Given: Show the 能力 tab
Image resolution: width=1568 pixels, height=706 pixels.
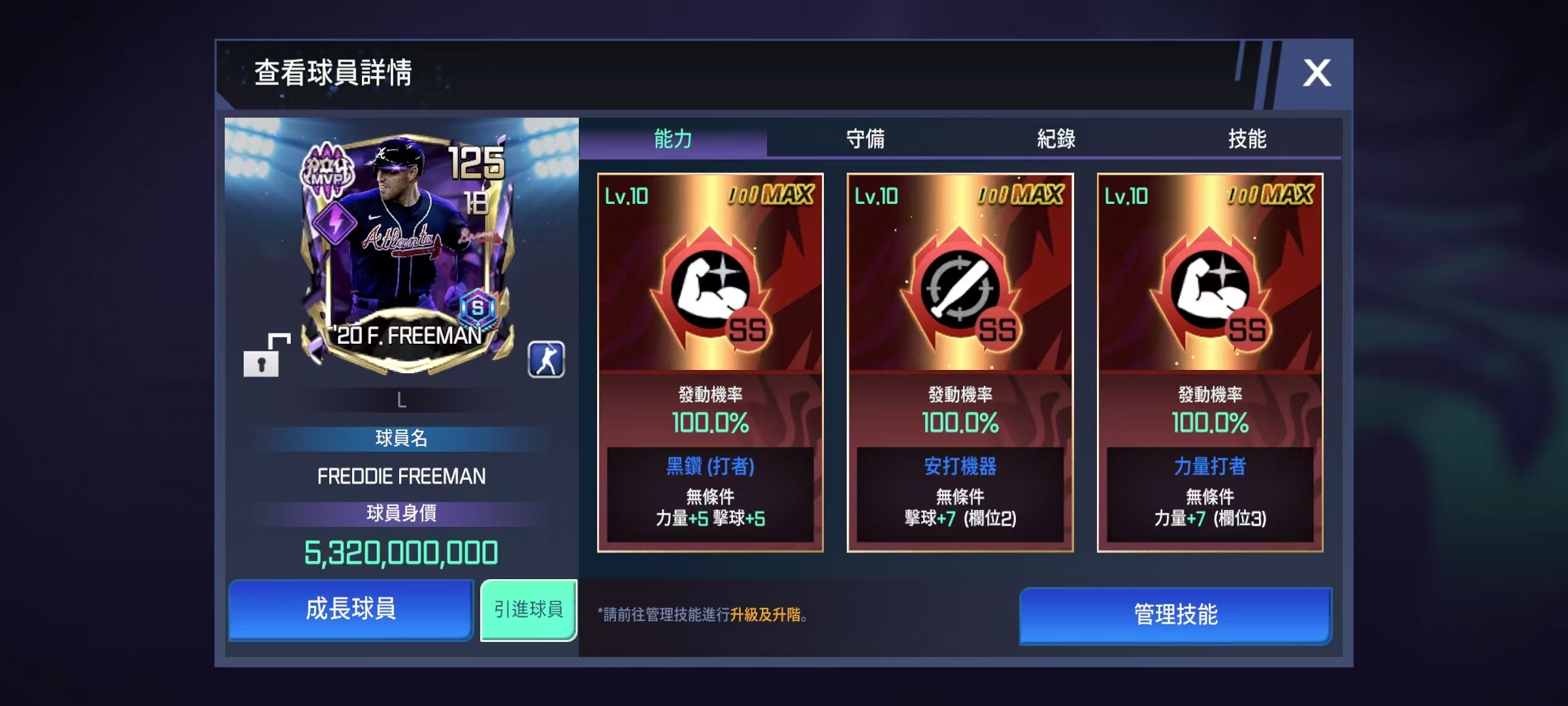Looking at the screenshot, I should (673, 139).
